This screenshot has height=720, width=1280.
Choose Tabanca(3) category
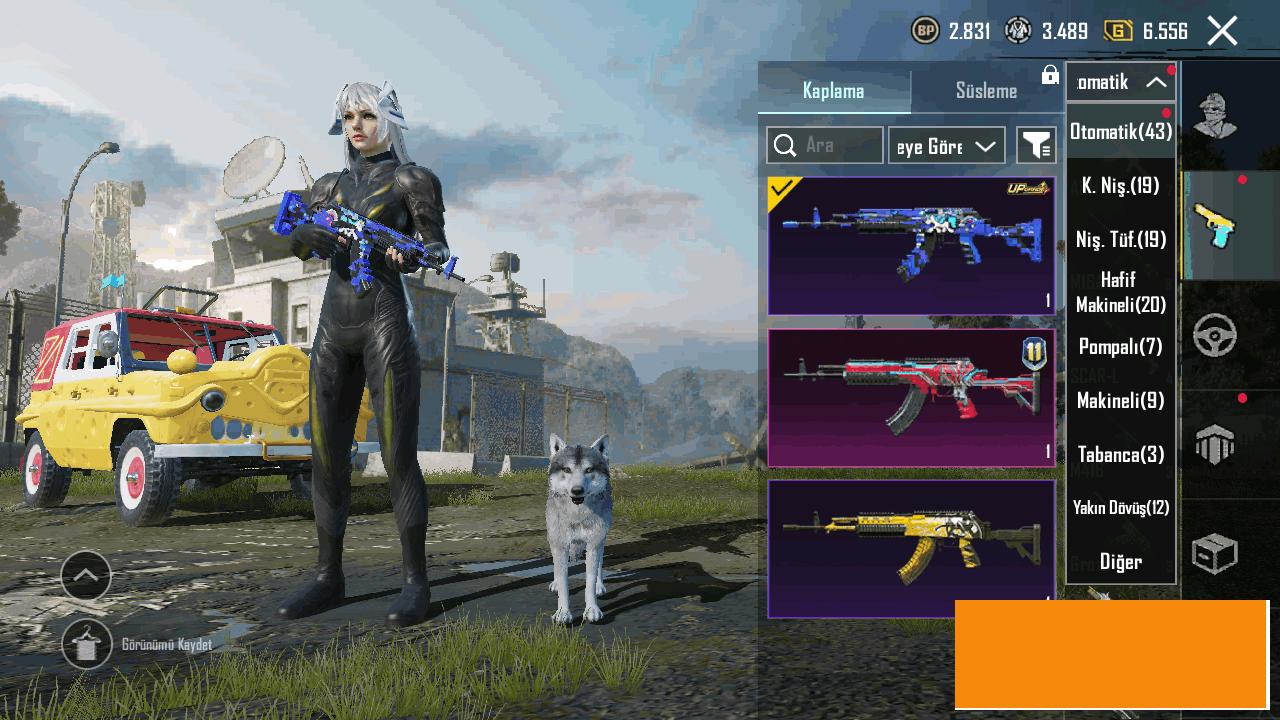point(1121,454)
